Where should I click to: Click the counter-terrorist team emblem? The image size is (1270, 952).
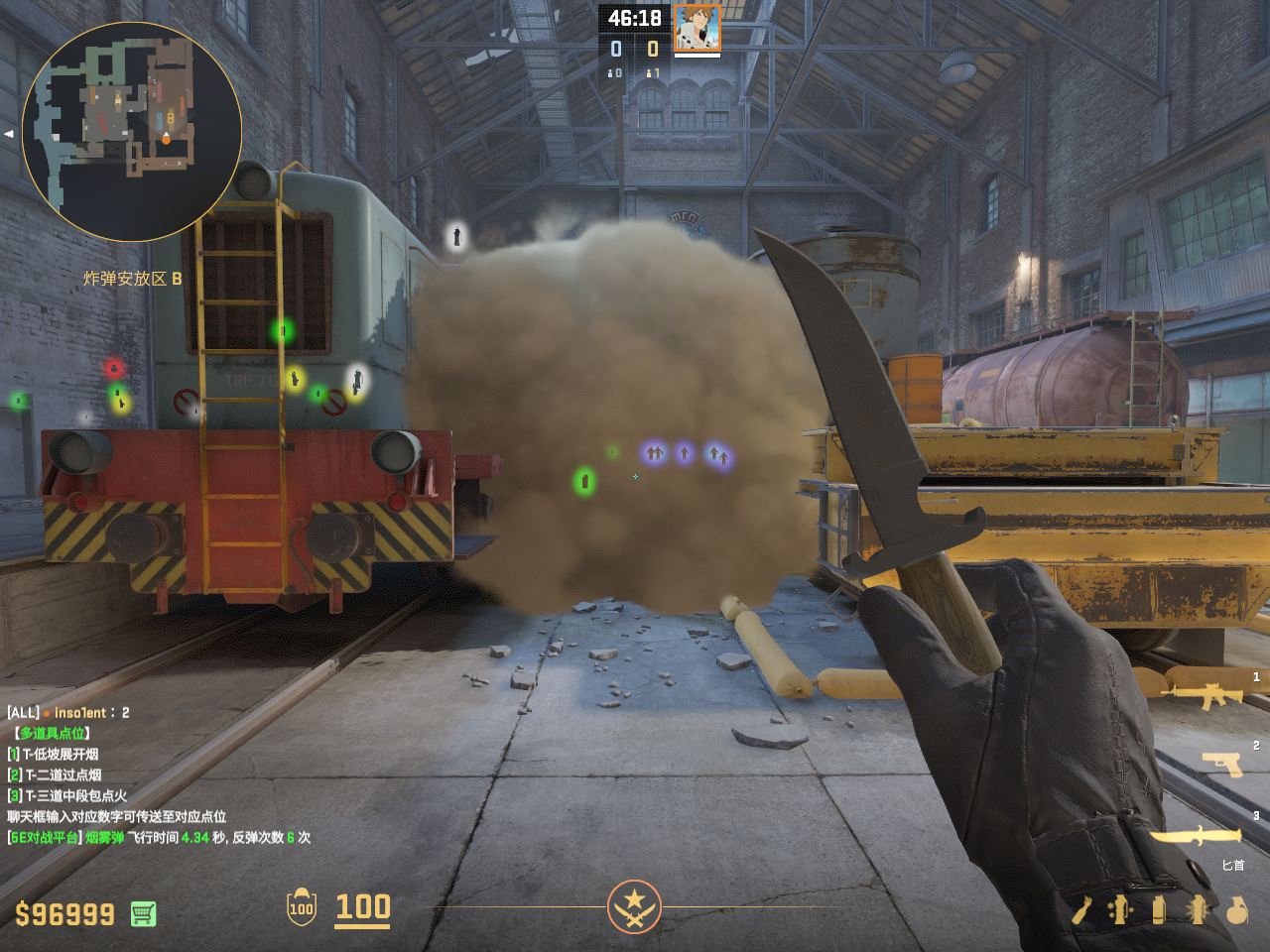(x=634, y=906)
